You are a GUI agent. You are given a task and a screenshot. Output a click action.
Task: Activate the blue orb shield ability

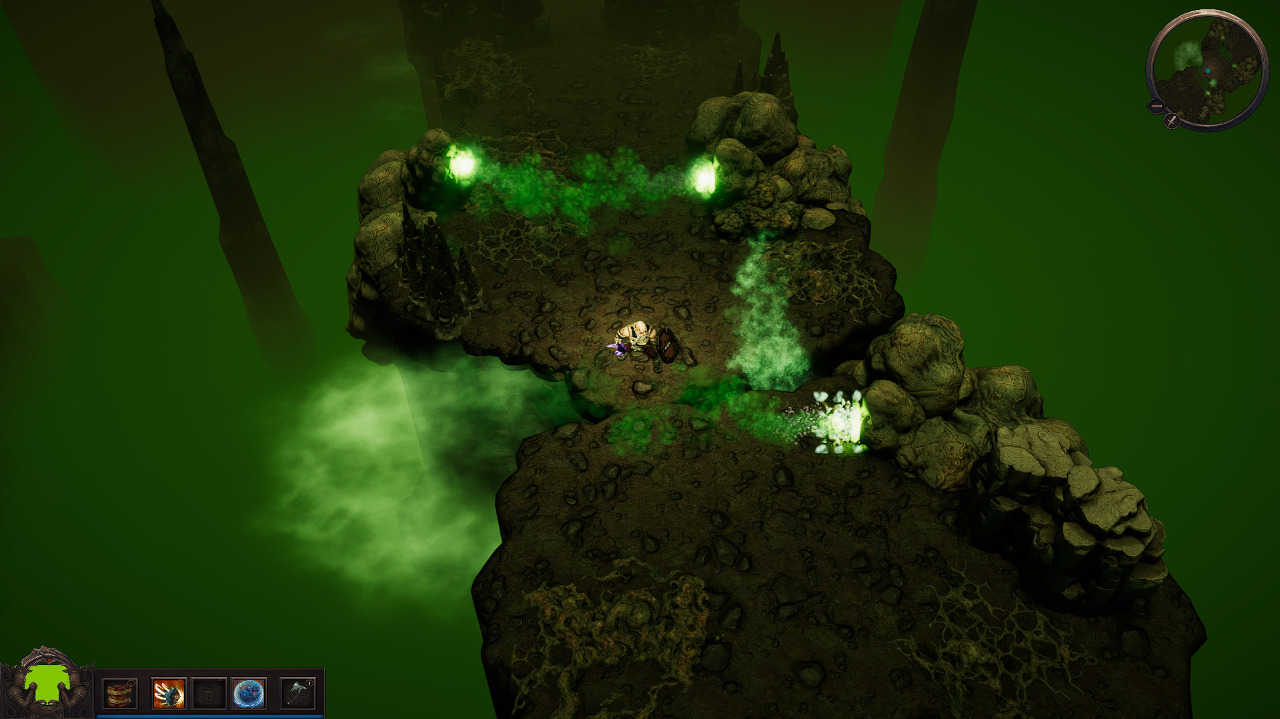[249, 693]
